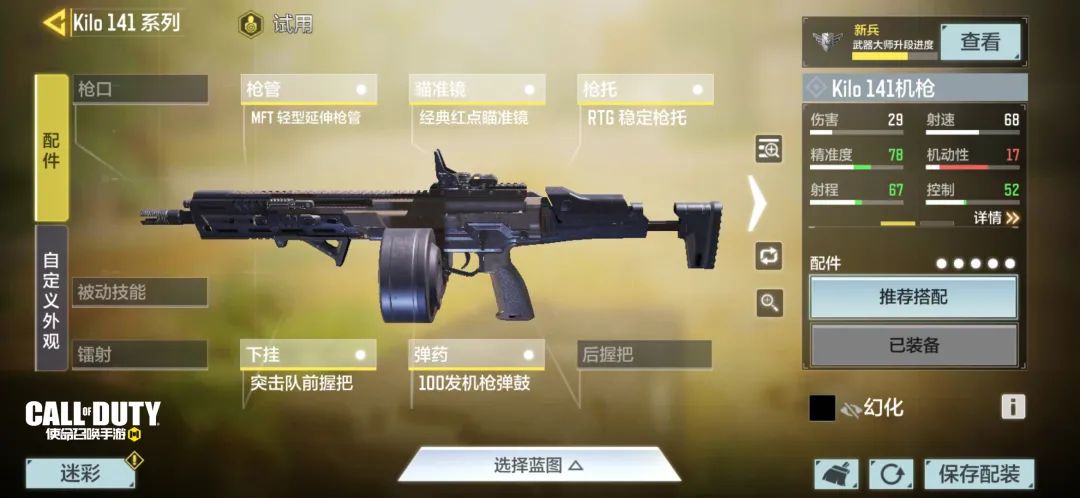
Task: Open the 自定义外观 custom appearance tab
Action: 51,298
